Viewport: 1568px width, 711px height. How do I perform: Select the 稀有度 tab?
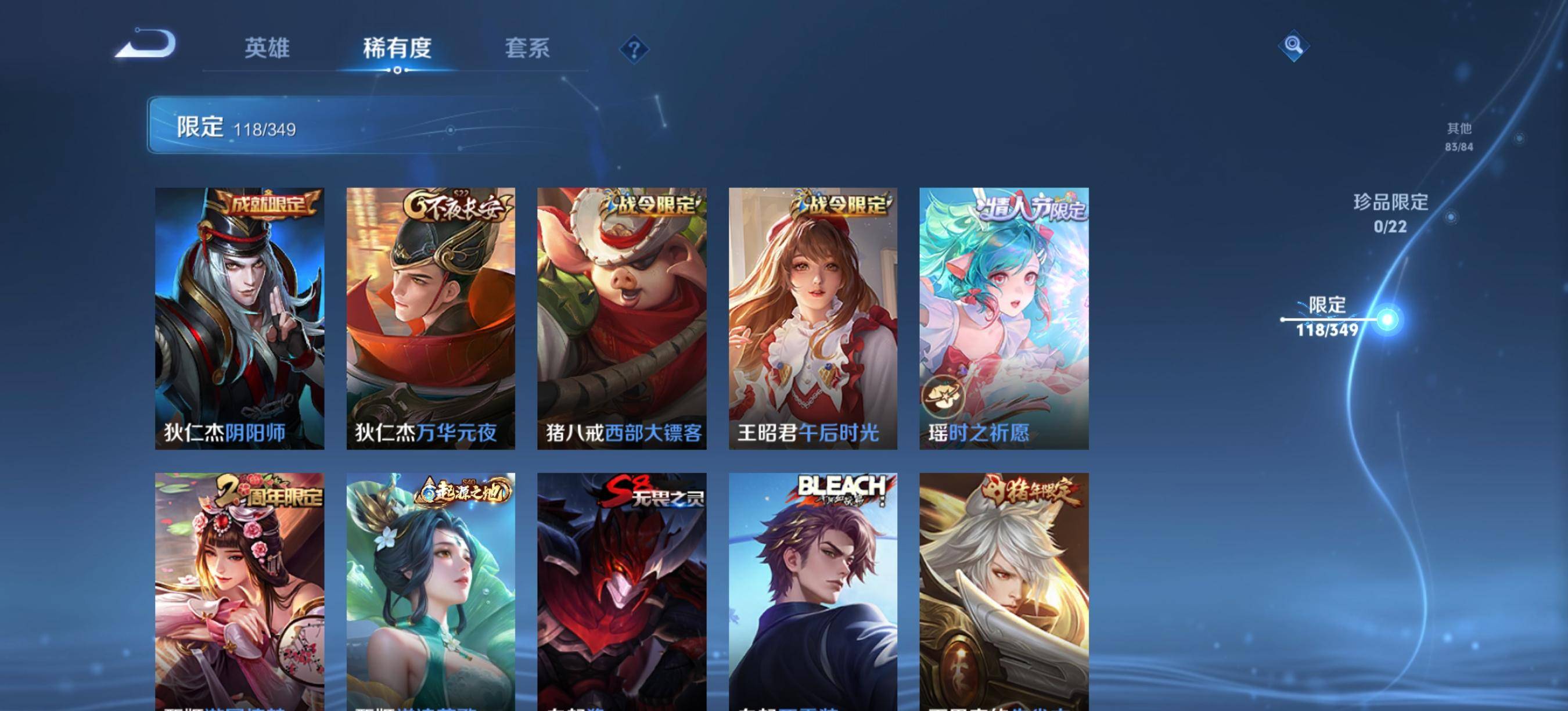click(x=397, y=48)
